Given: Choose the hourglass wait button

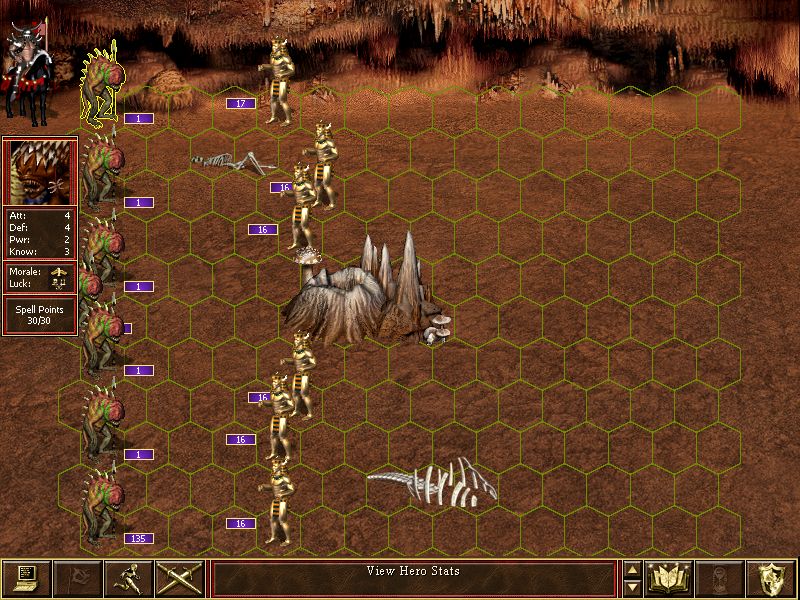Looking at the screenshot, I should point(722,578).
